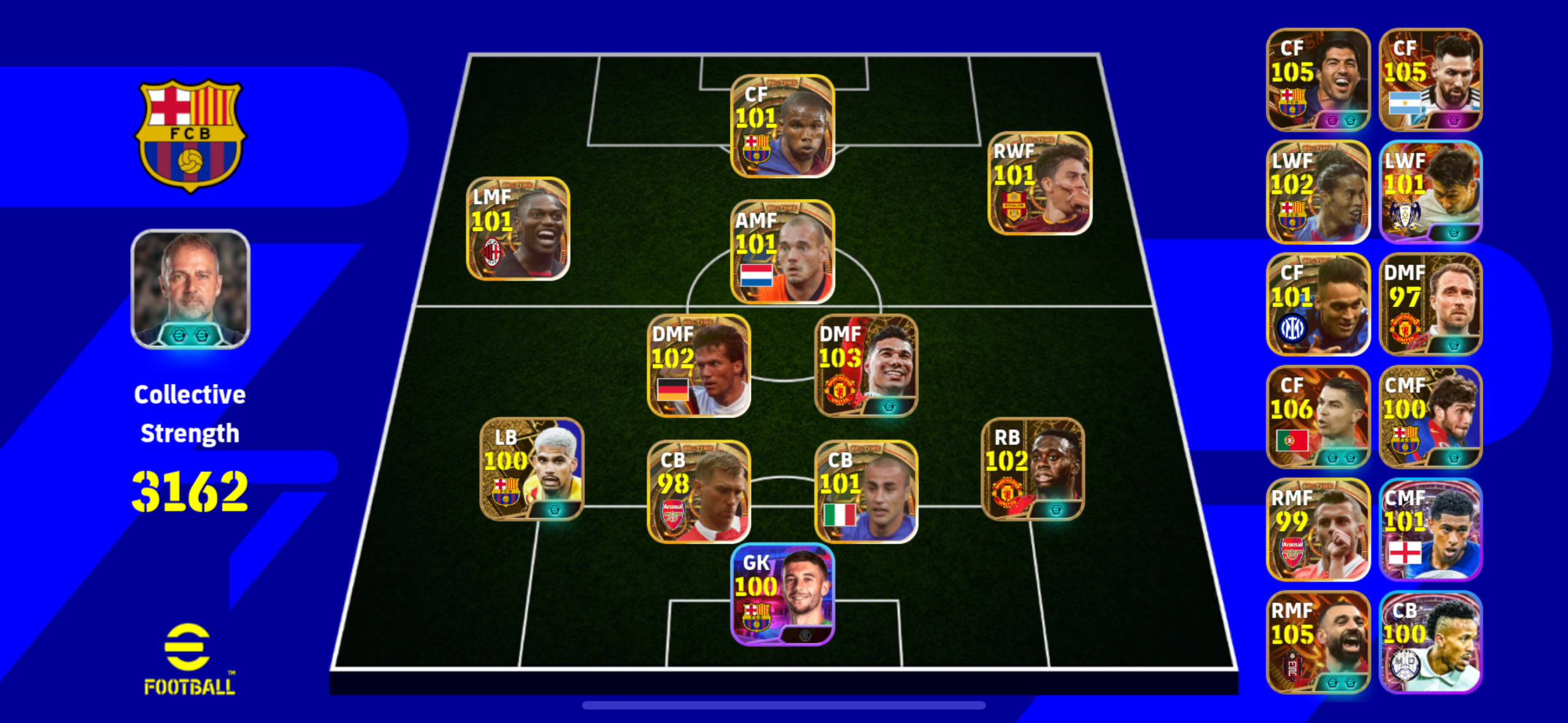Screen dimensions: 1568x723
Task: Choose the LMF 101 player card
Action: tap(518, 228)
